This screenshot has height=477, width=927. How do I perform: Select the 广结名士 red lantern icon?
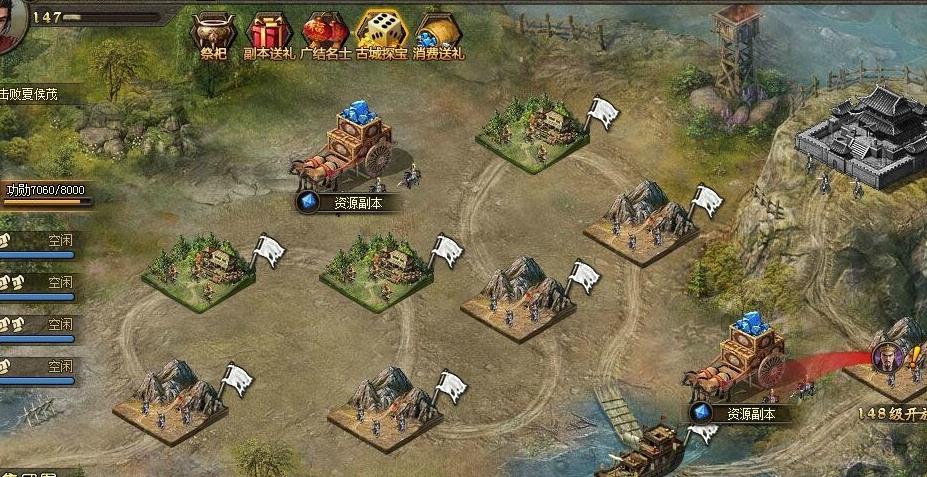click(x=325, y=32)
